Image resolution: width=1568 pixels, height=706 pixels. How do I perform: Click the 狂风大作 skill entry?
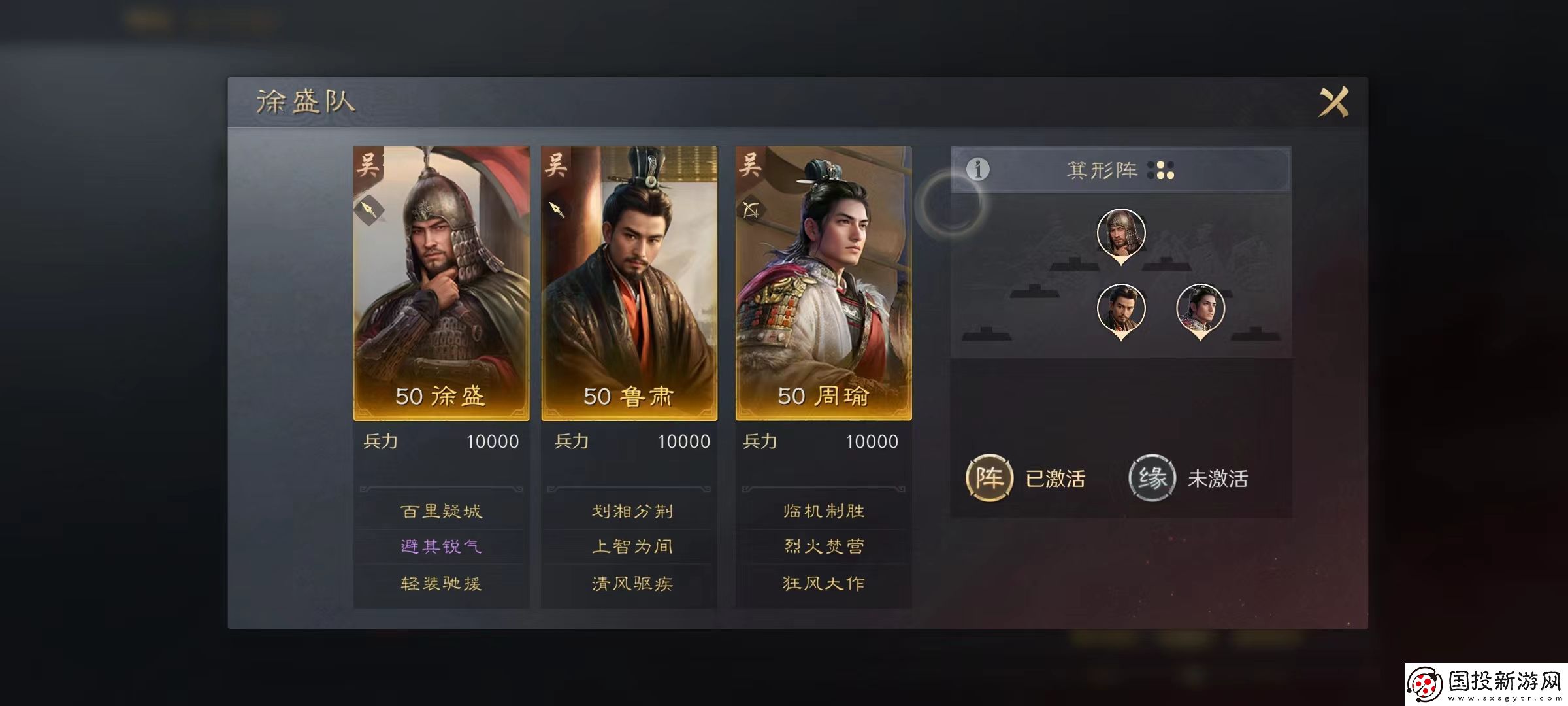click(824, 582)
